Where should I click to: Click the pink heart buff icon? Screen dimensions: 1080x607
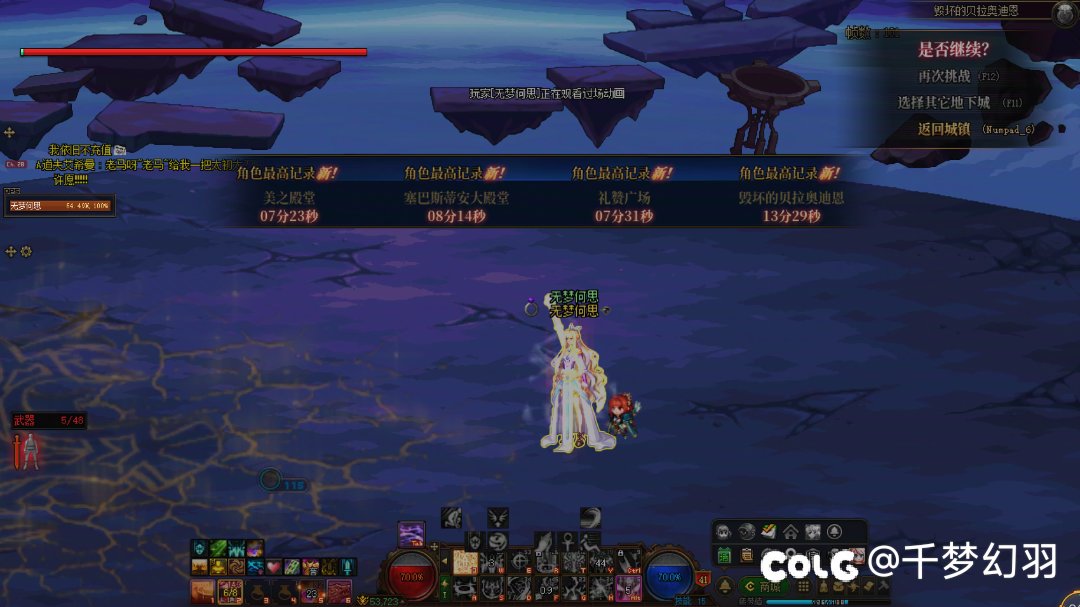click(274, 567)
